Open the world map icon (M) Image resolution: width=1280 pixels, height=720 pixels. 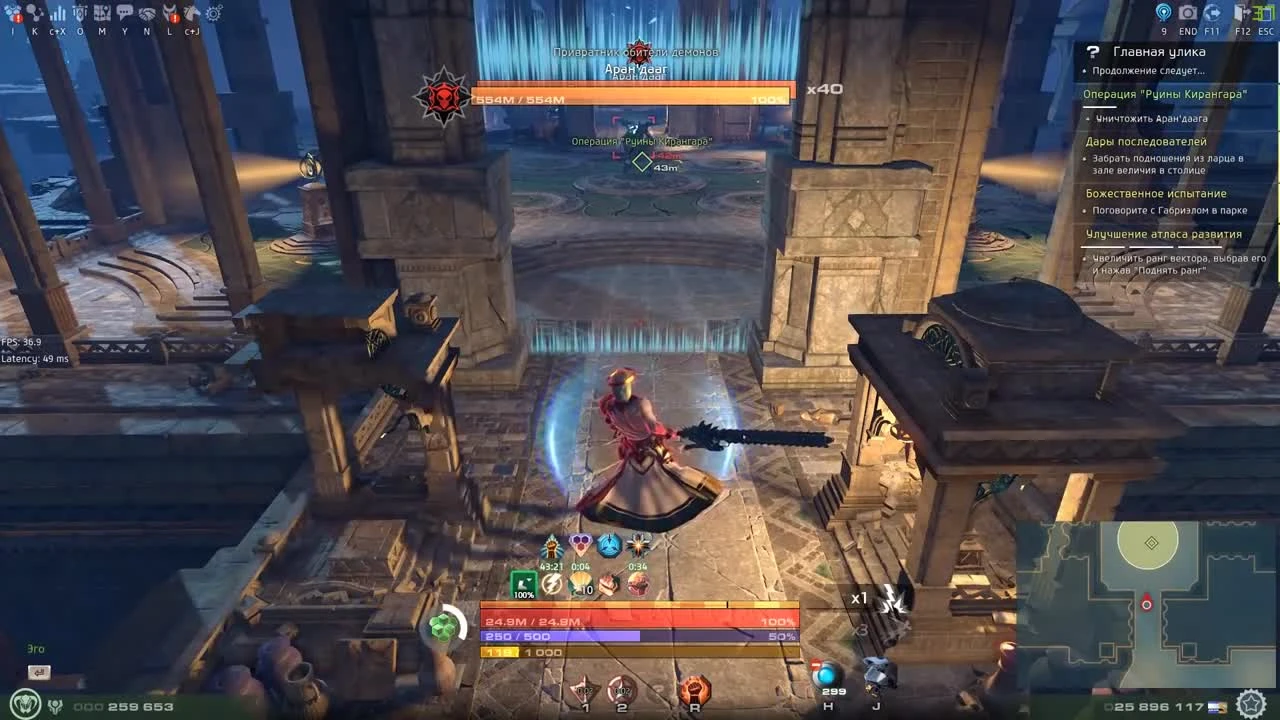101,14
